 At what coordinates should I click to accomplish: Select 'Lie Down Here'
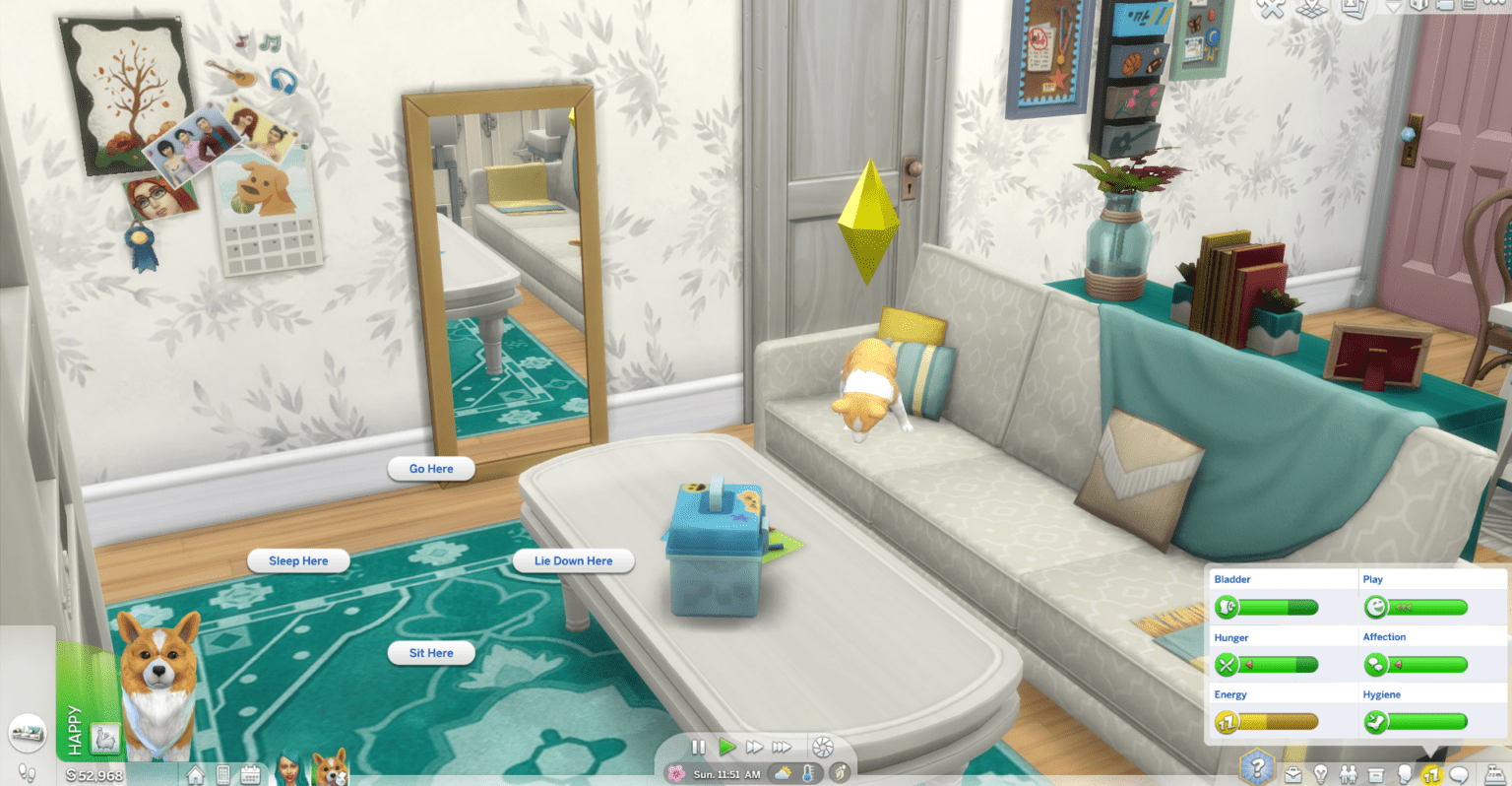(573, 560)
